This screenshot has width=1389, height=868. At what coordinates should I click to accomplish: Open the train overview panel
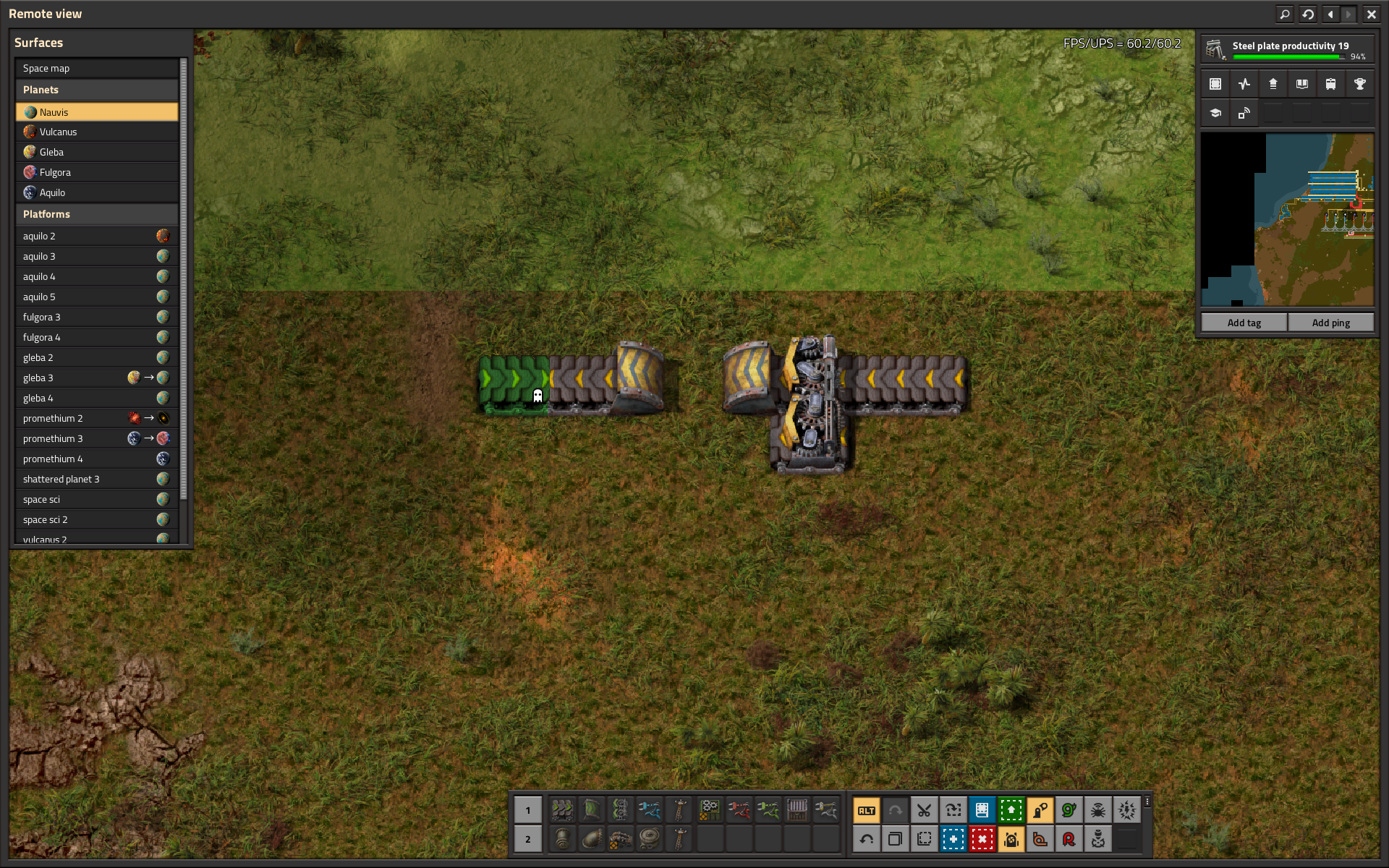pos(1330,84)
